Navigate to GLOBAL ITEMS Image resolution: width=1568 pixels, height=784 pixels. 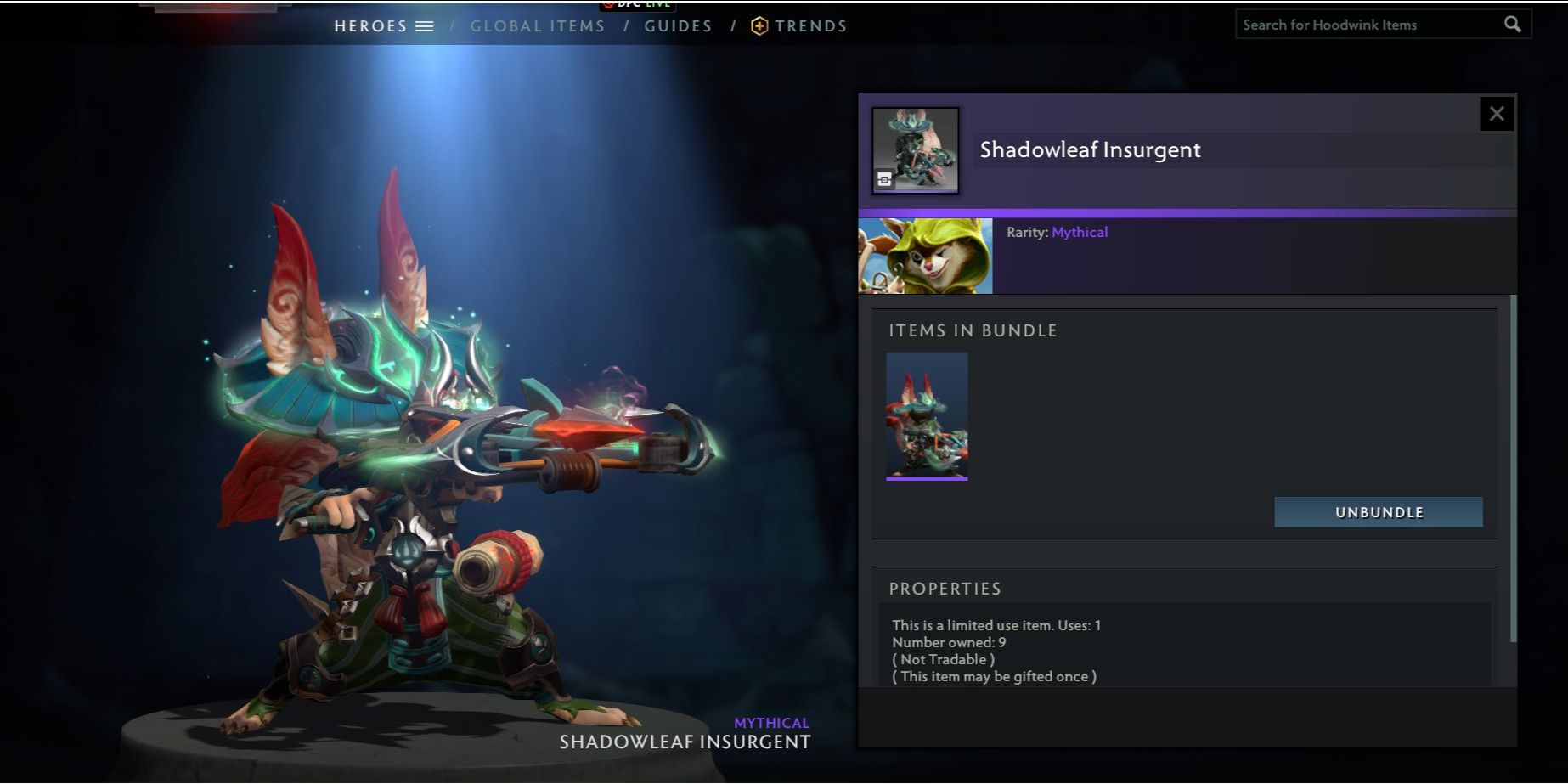pyautogui.click(x=537, y=25)
